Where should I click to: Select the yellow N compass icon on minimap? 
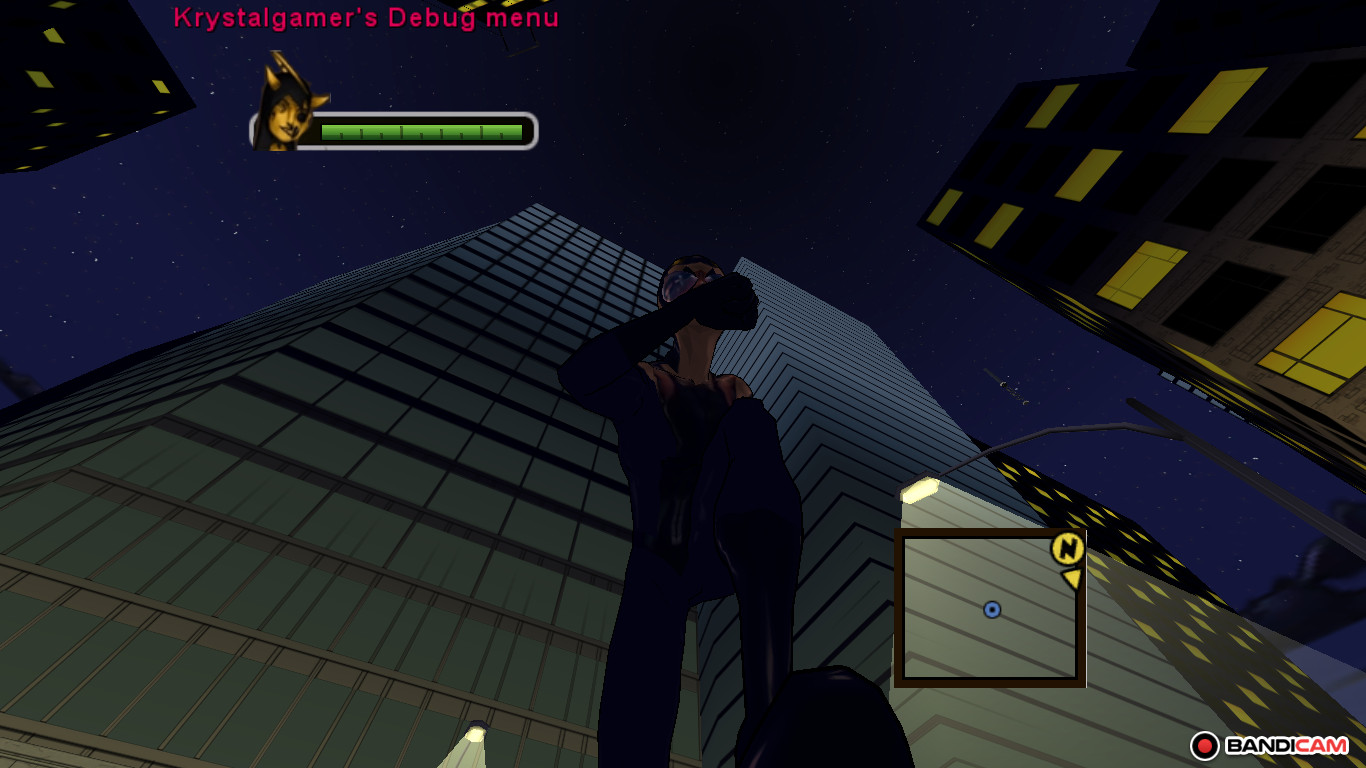[x=1066, y=549]
